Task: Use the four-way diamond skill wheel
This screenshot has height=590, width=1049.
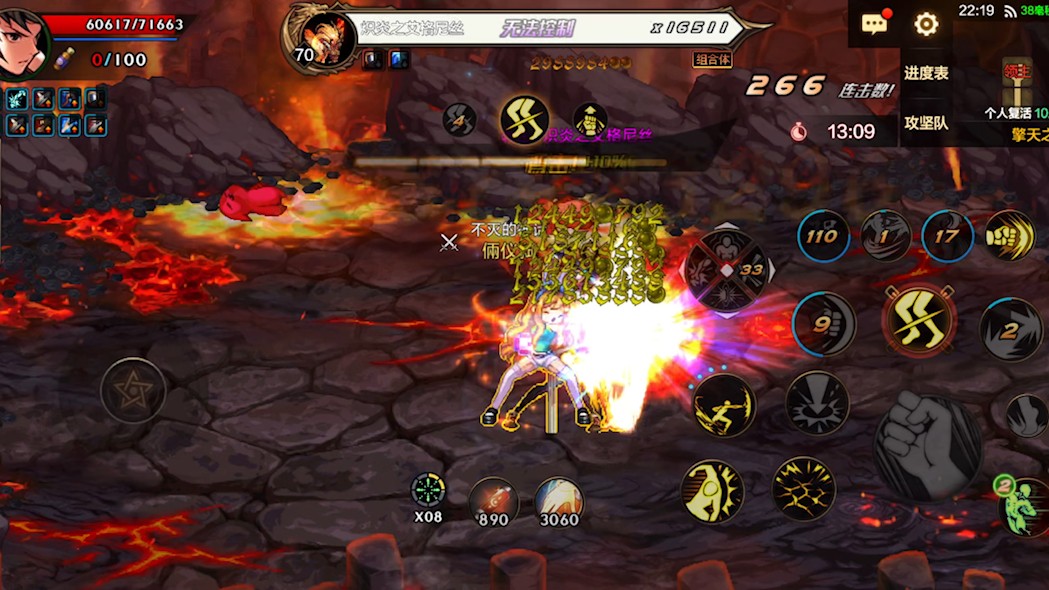Action: (x=726, y=271)
